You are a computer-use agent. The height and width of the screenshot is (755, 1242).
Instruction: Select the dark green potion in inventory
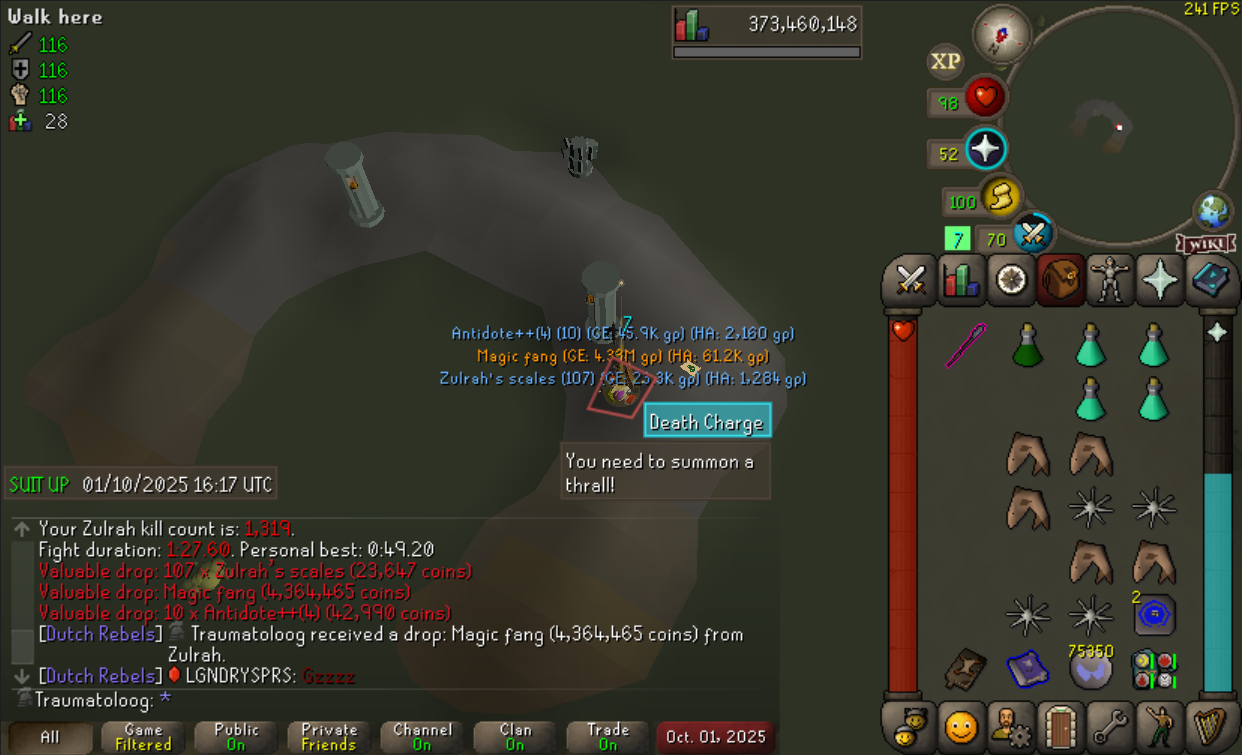1027,346
